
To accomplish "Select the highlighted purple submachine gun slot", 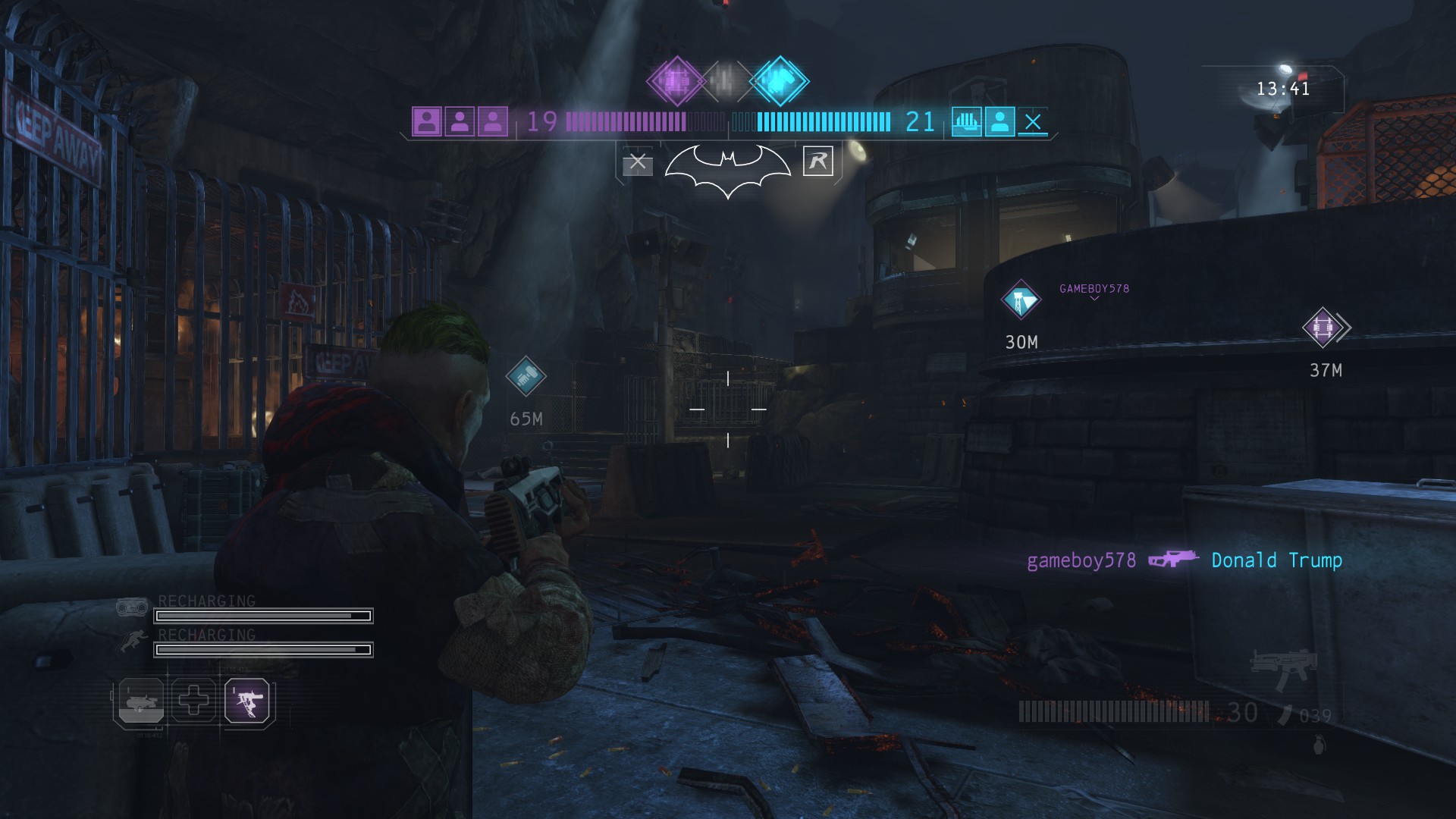I will (247, 701).
